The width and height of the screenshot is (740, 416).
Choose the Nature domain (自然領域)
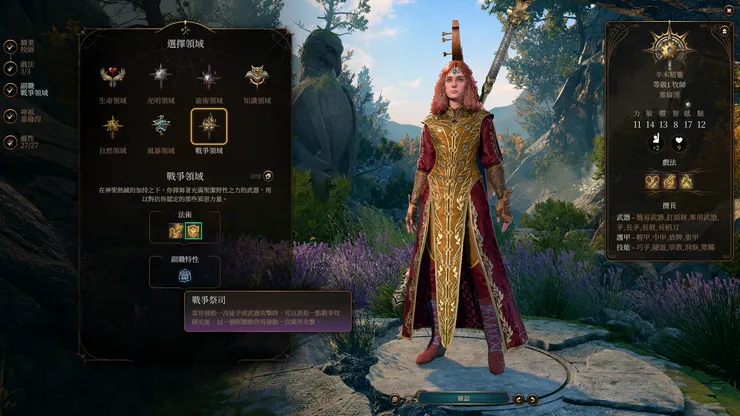(x=115, y=127)
